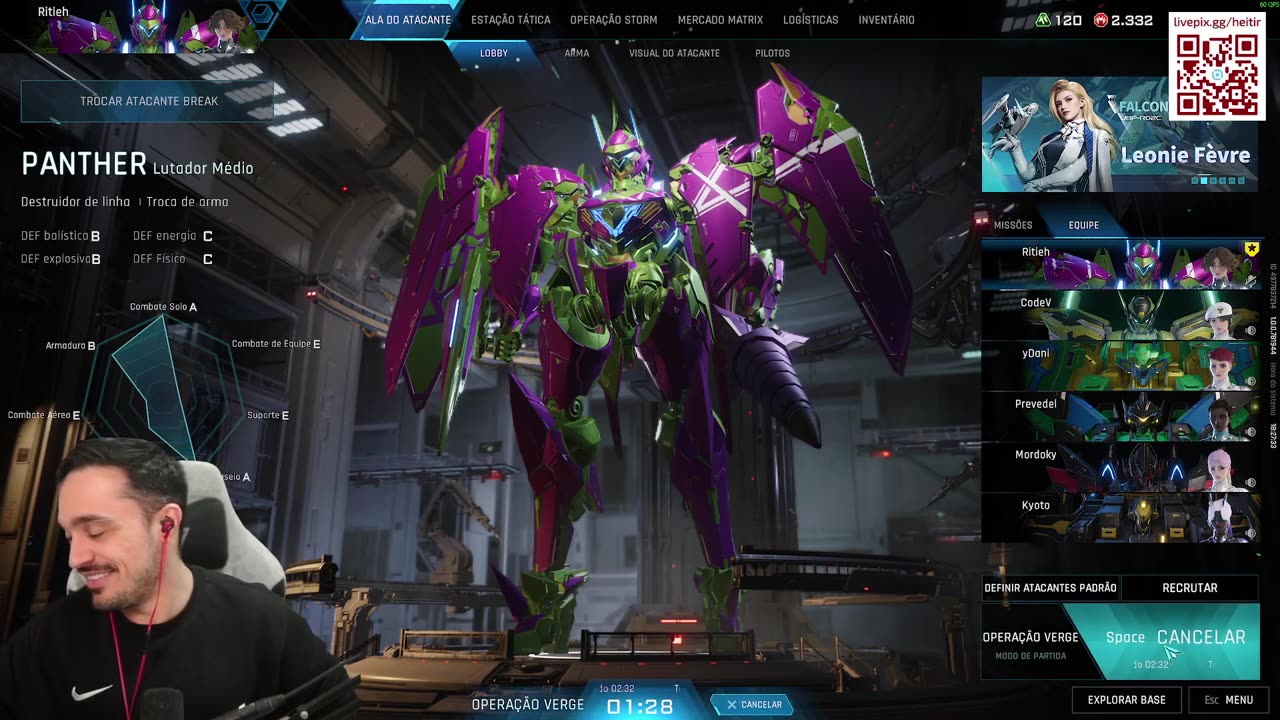Switch to the Missões tab
The width and height of the screenshot is (1280, 720).
click(x=1012, y=225)
